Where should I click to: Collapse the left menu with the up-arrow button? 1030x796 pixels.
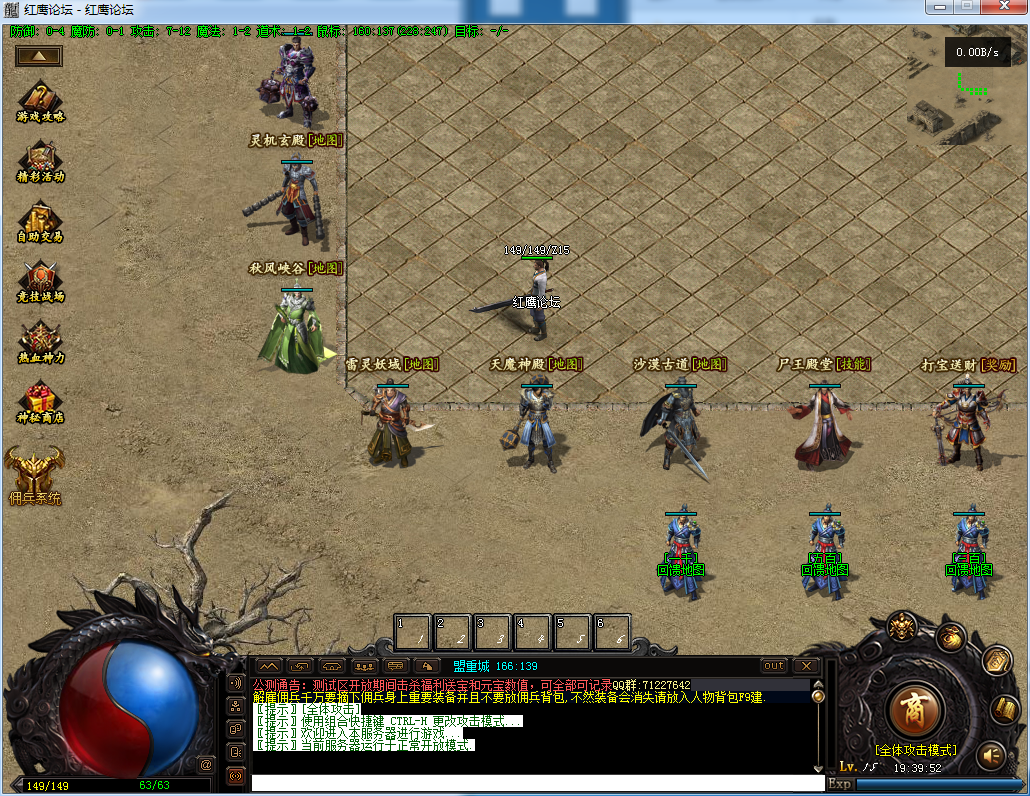(x=39, y=56)
